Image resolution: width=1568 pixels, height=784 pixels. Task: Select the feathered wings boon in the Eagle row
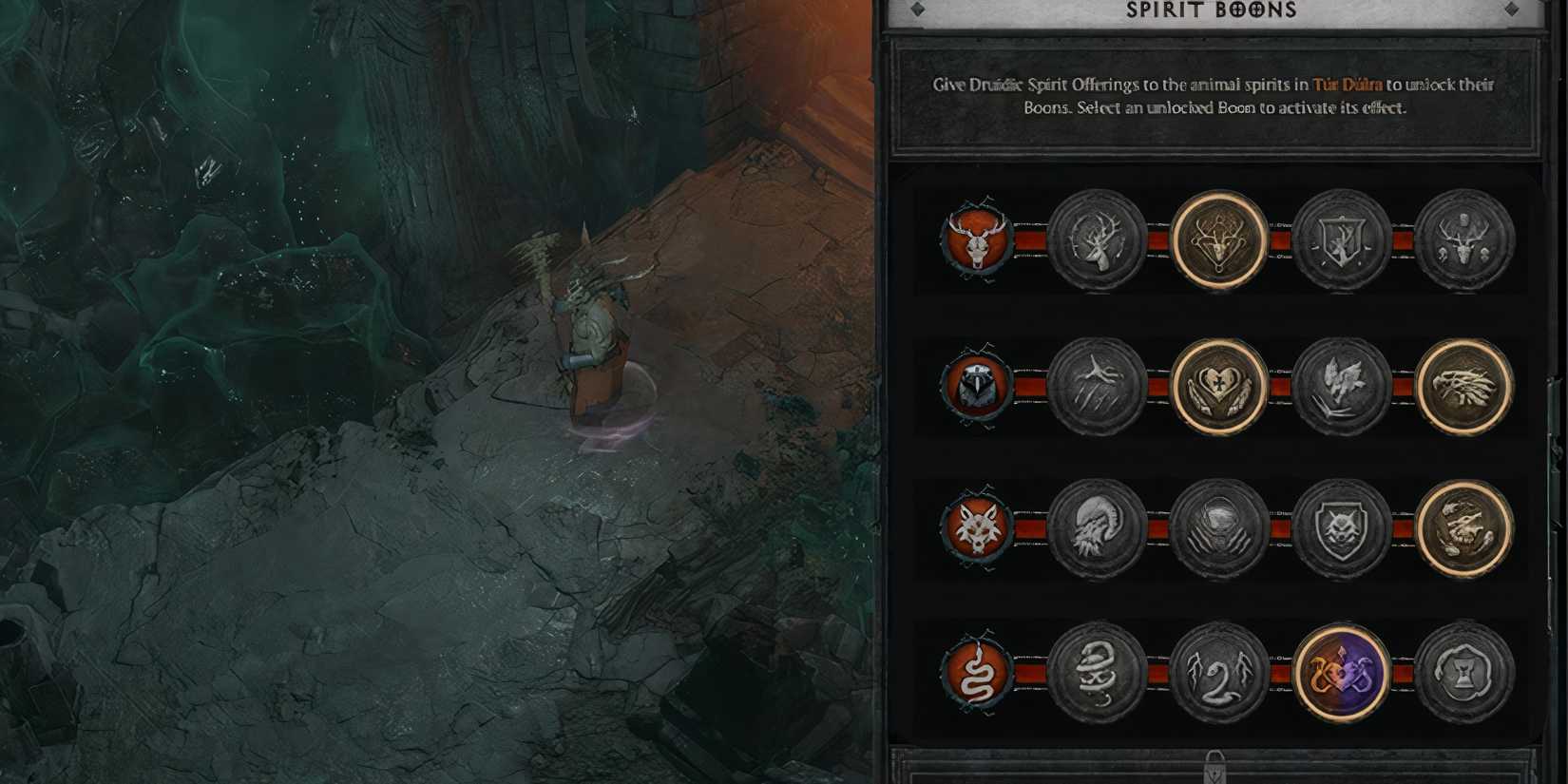click(1340, 385)
